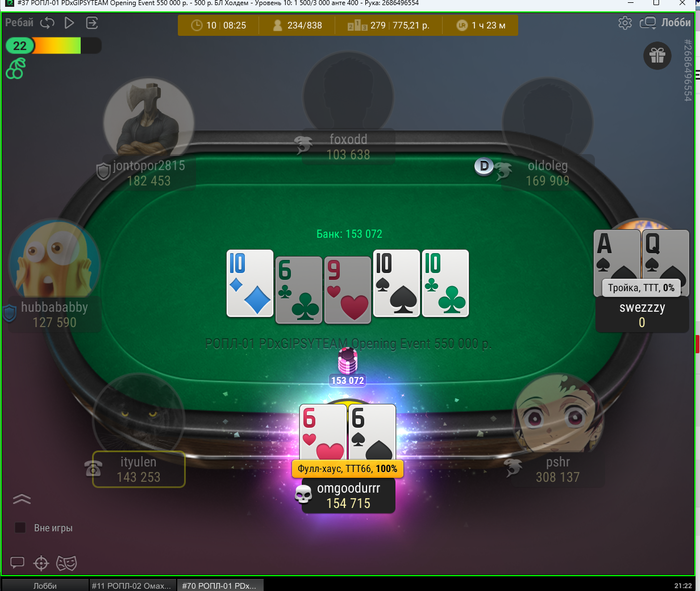Click the Ребай rebuy button

[19, 23]
